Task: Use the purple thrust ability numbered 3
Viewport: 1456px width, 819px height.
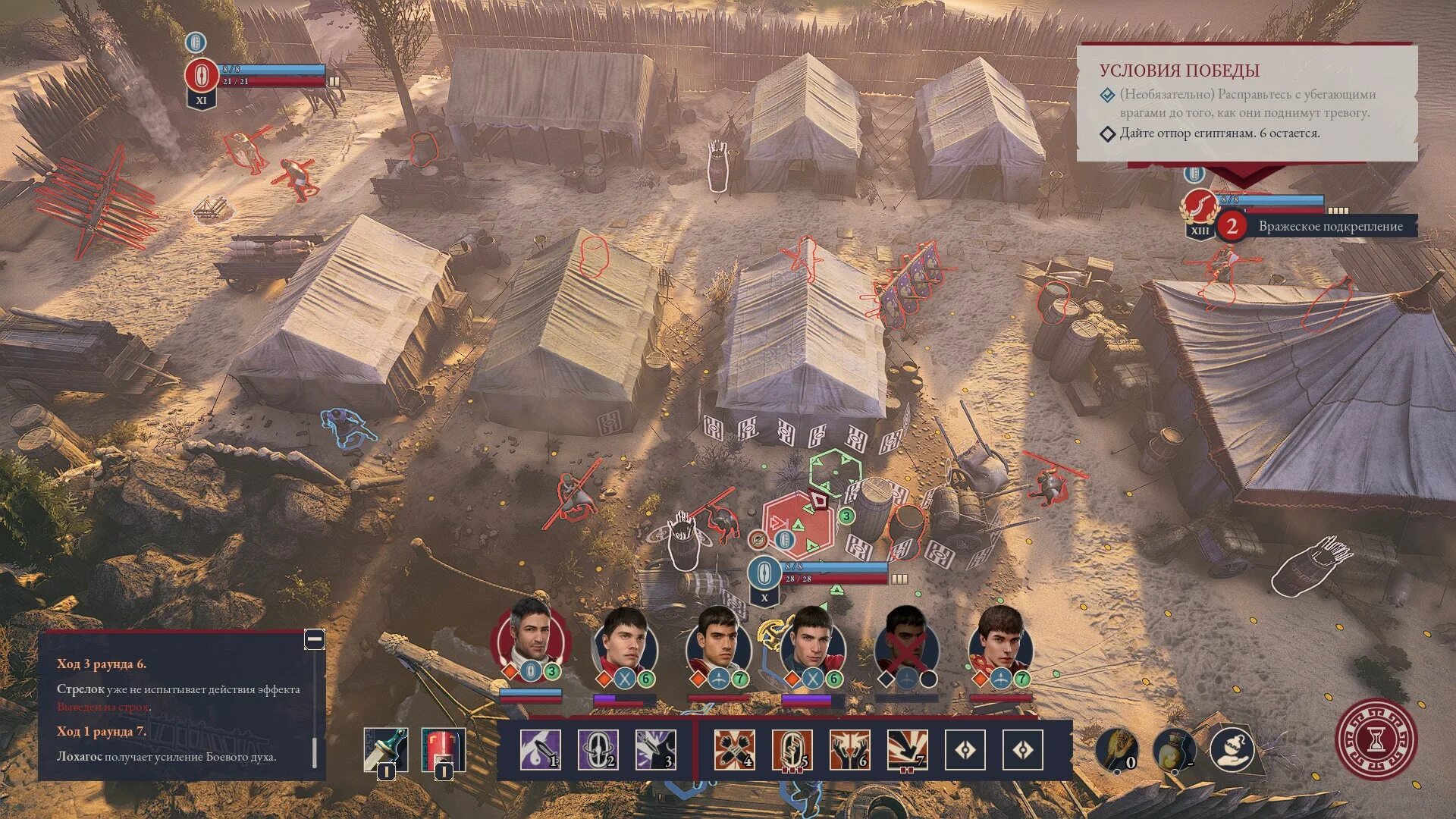Action: (655, 749)
